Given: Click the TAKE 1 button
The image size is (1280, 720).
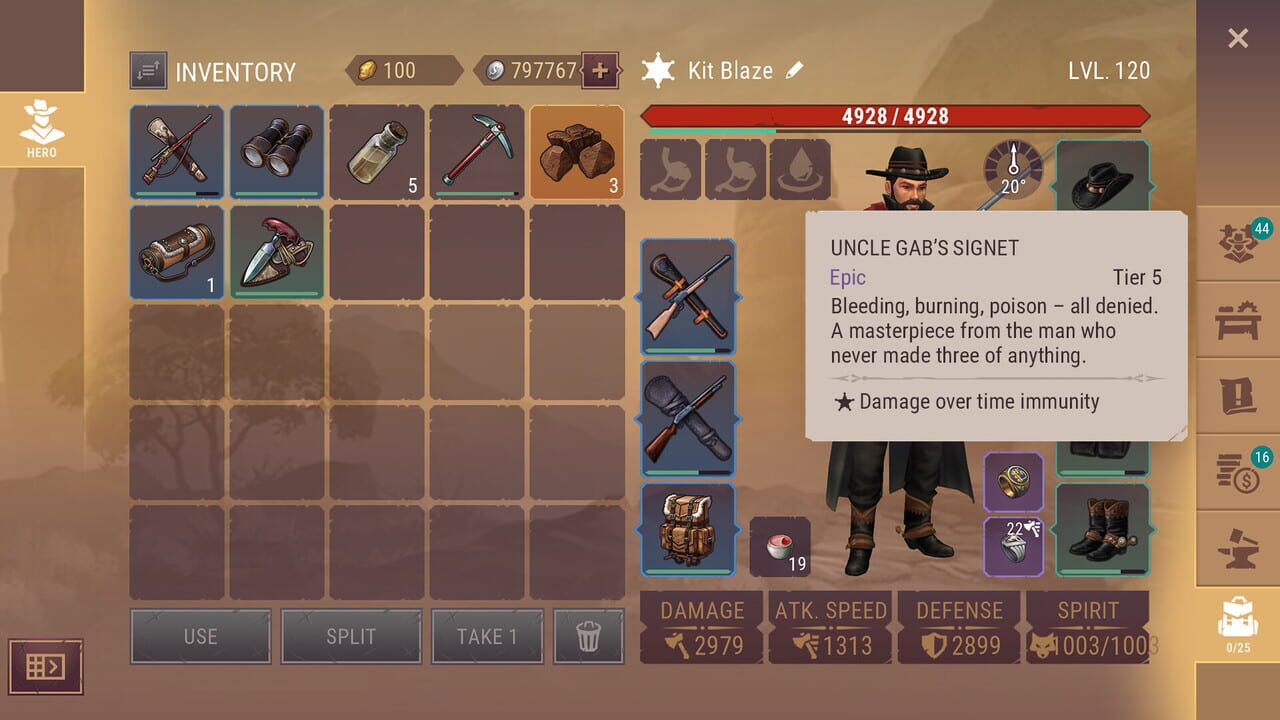Looking at the screenshot, I should [487, 636].
